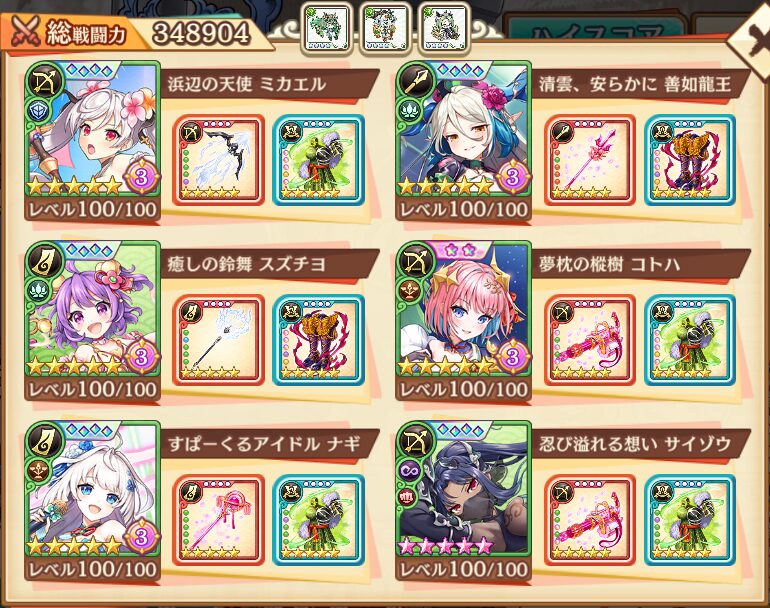This screenshot has width=770, height=608.
Task: Choose the 癒しの鈴舞 スズチヨ portrait
Action: point(92,310)
